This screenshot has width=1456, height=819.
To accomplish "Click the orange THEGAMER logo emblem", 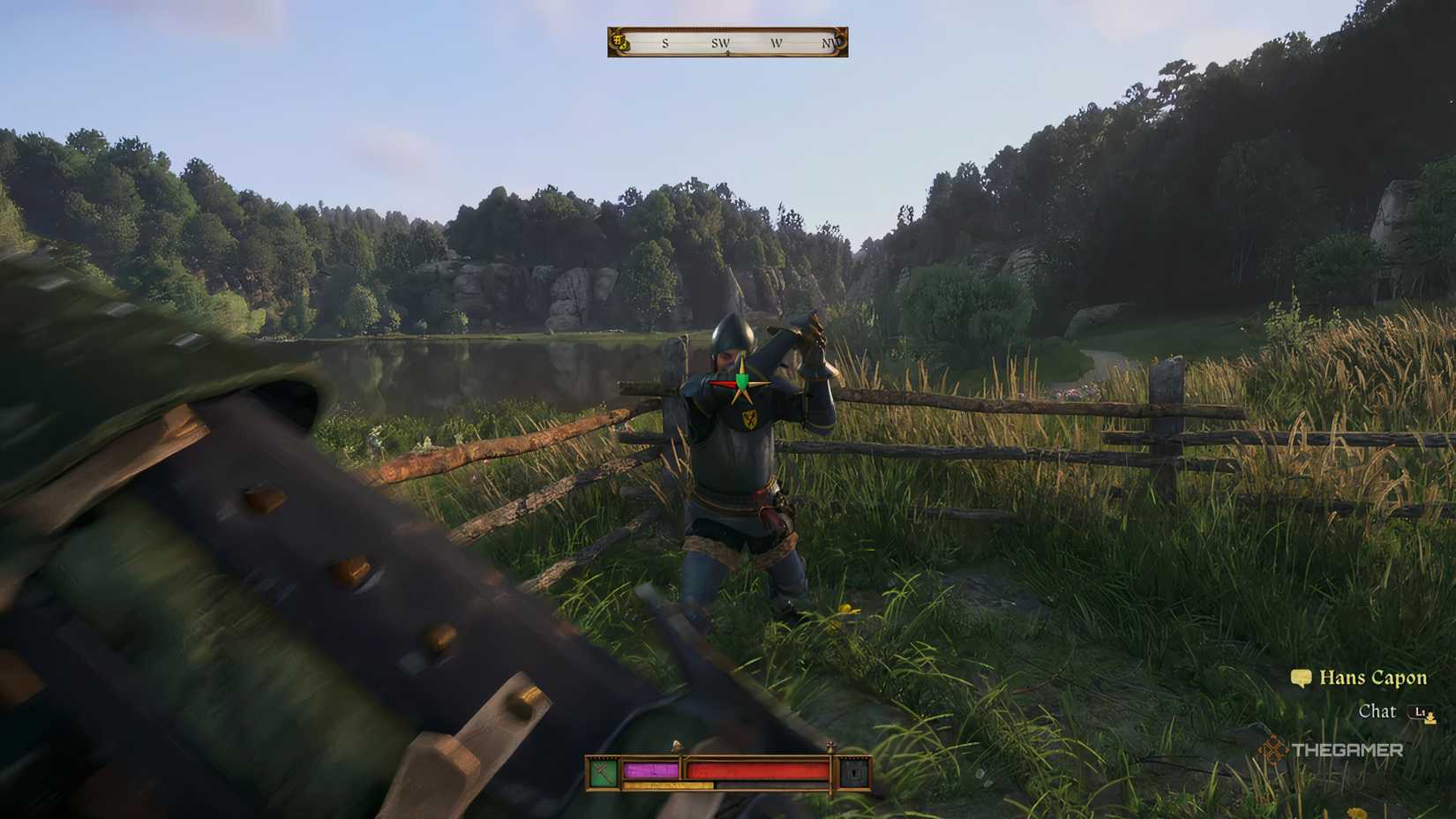I will [x=1274, y=749].
